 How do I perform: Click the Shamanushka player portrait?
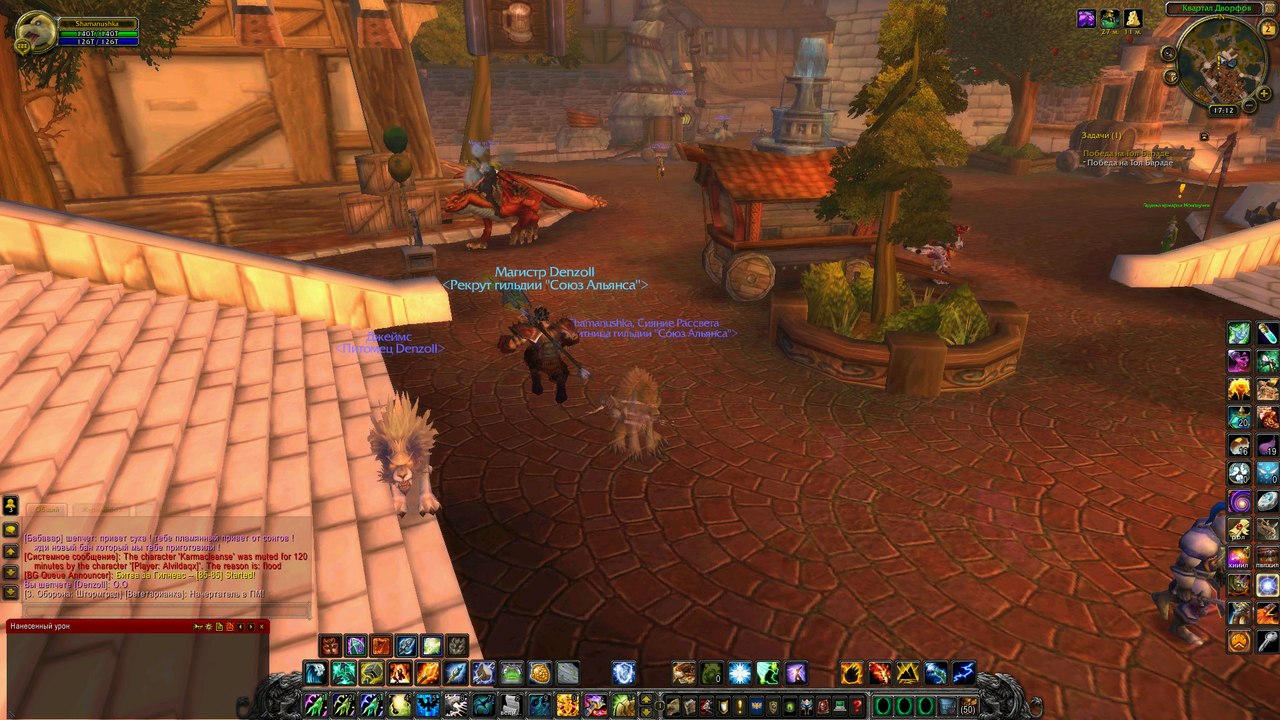[x=35, y=31]
